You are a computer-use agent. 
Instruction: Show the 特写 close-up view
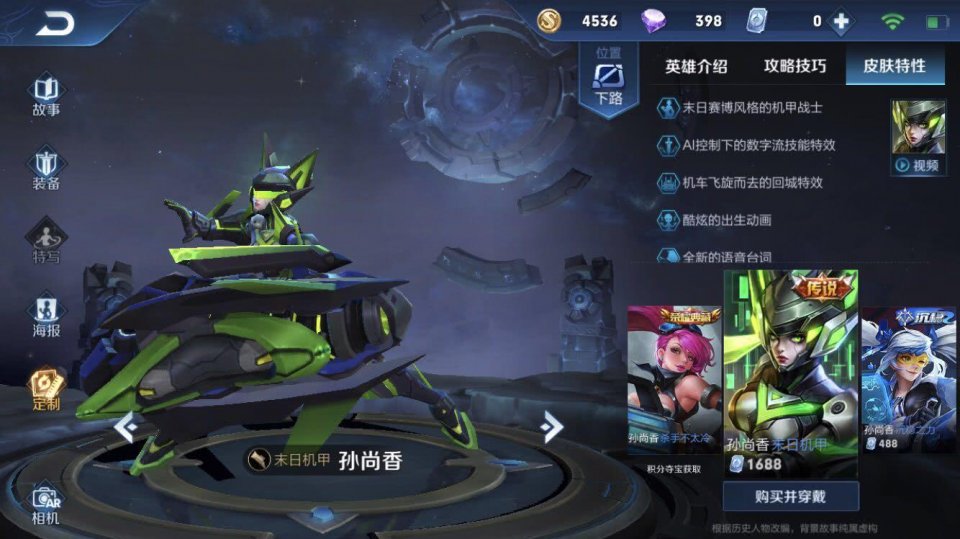click(46, 243)
